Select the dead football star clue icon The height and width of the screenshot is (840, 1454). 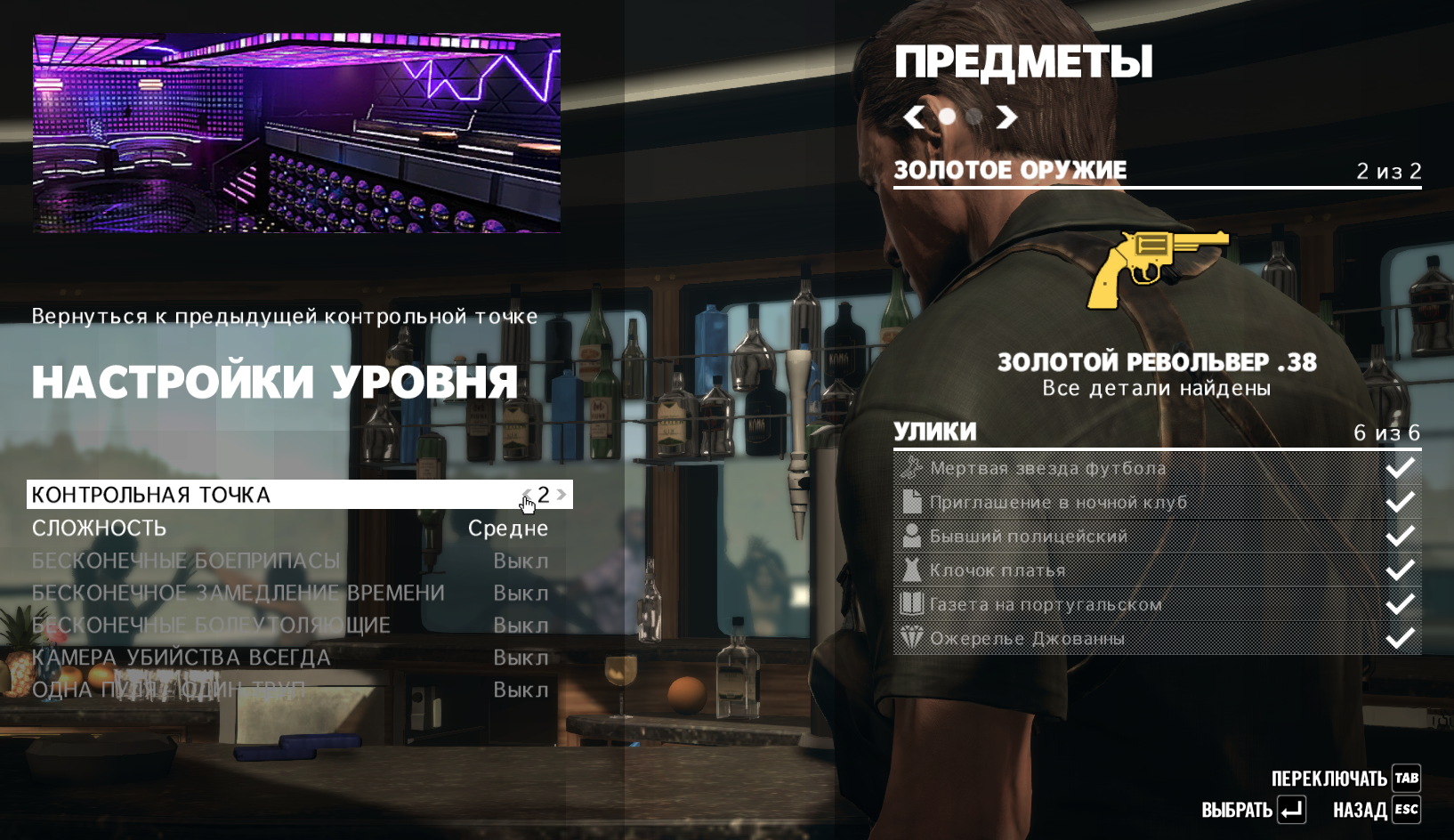912,466
